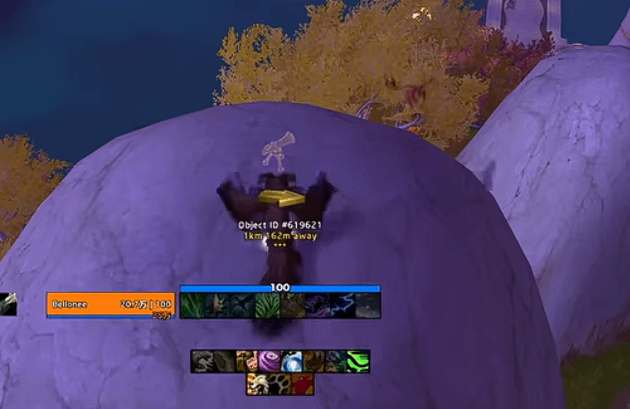The image size is (630, 409).
Task: Use the red icon ability
Action: click(x=303, y=384)
